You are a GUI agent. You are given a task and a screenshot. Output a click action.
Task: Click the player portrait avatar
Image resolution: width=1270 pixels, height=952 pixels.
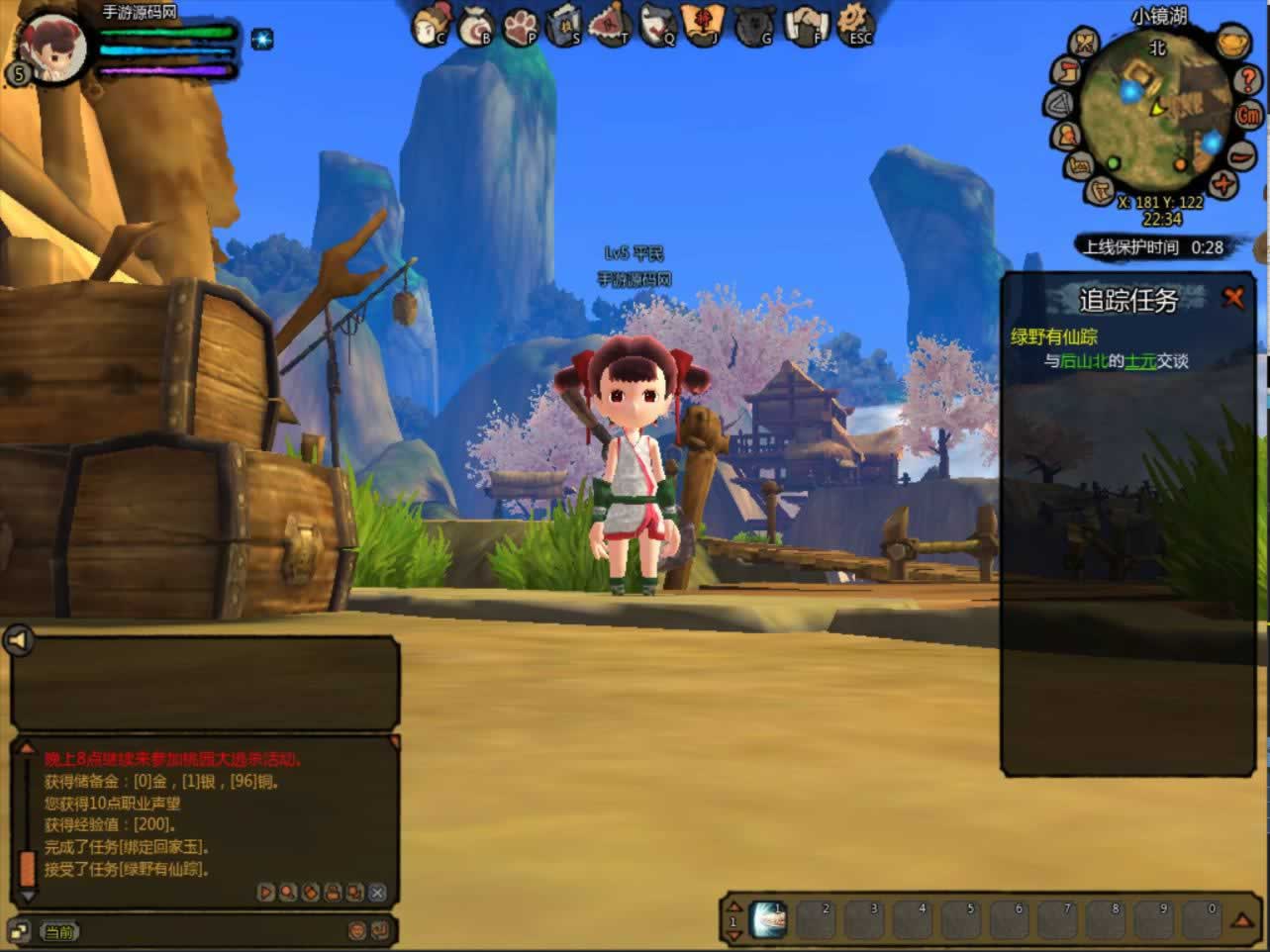coord(49,44)
